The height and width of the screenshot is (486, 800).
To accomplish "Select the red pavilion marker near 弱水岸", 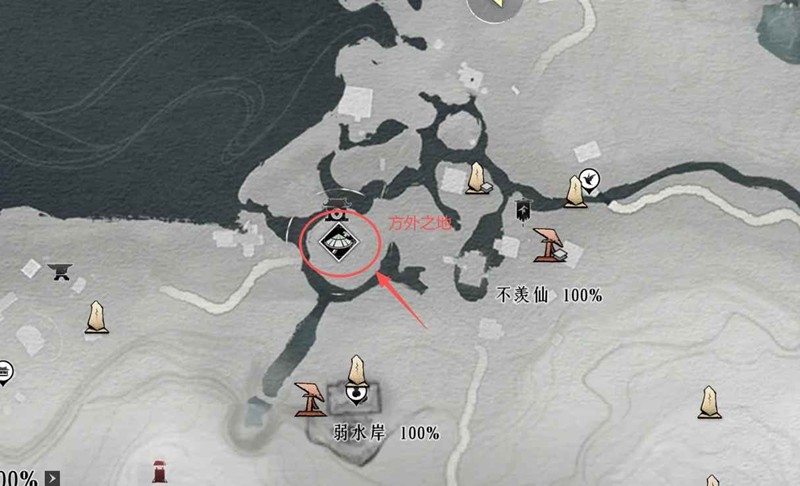I will point(312,399).
